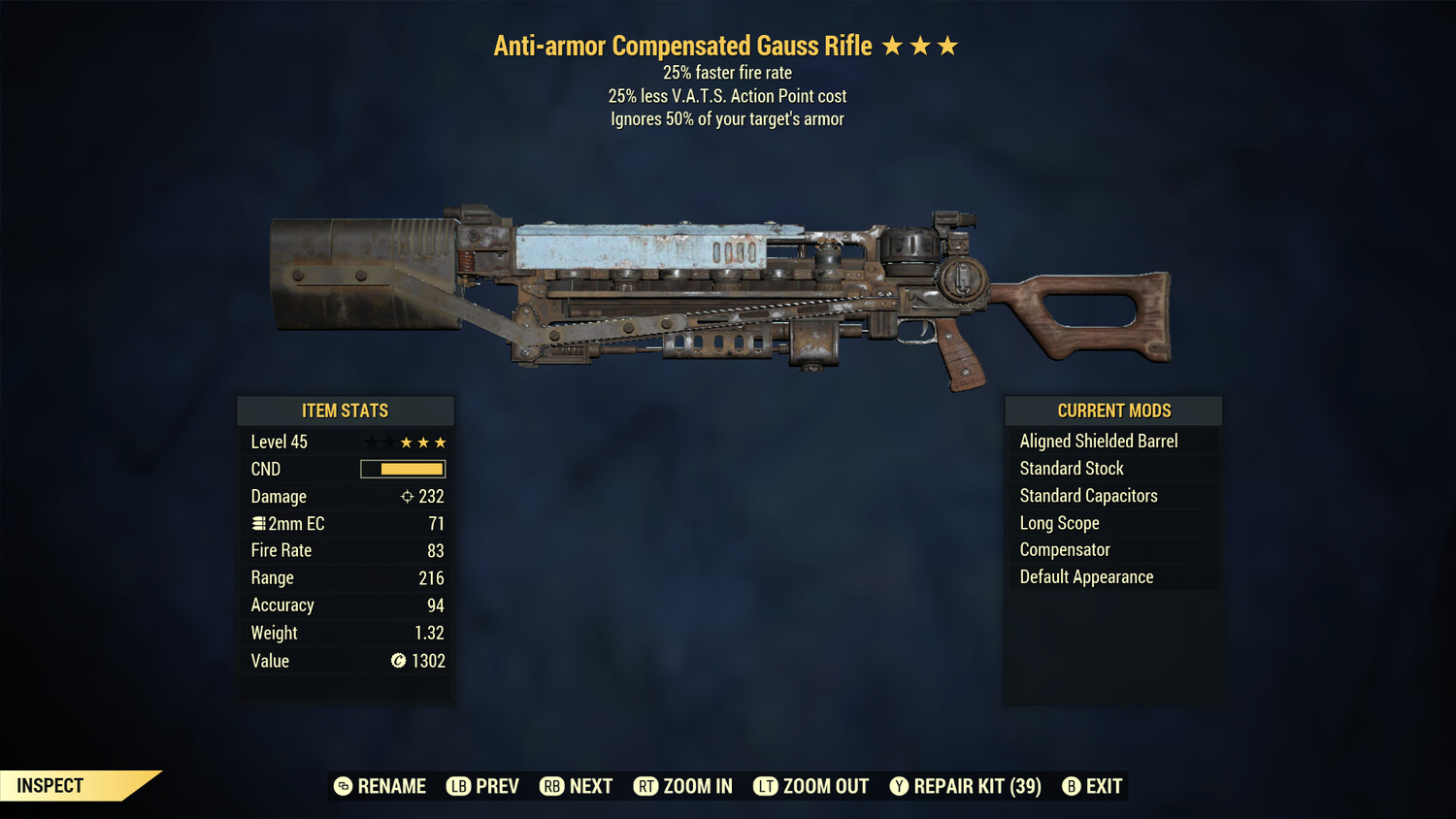This screenshot has width=1456, height=819.
Task: Select the Long Scope mod entry
Action: (1058, 522)
